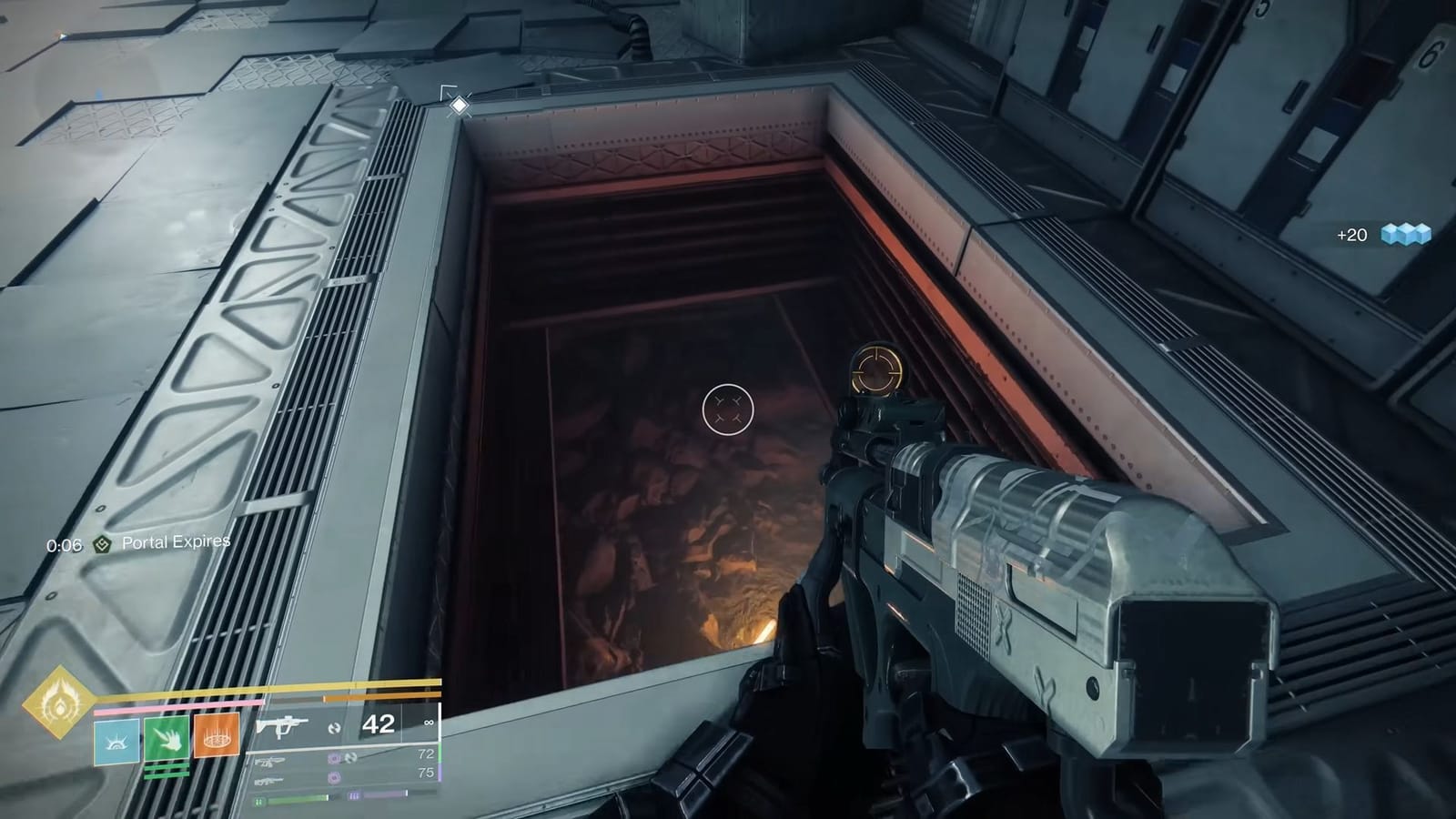The image size is (1456, 819).
Task: Click the +20 reward notification
Action: point(1351,235)
